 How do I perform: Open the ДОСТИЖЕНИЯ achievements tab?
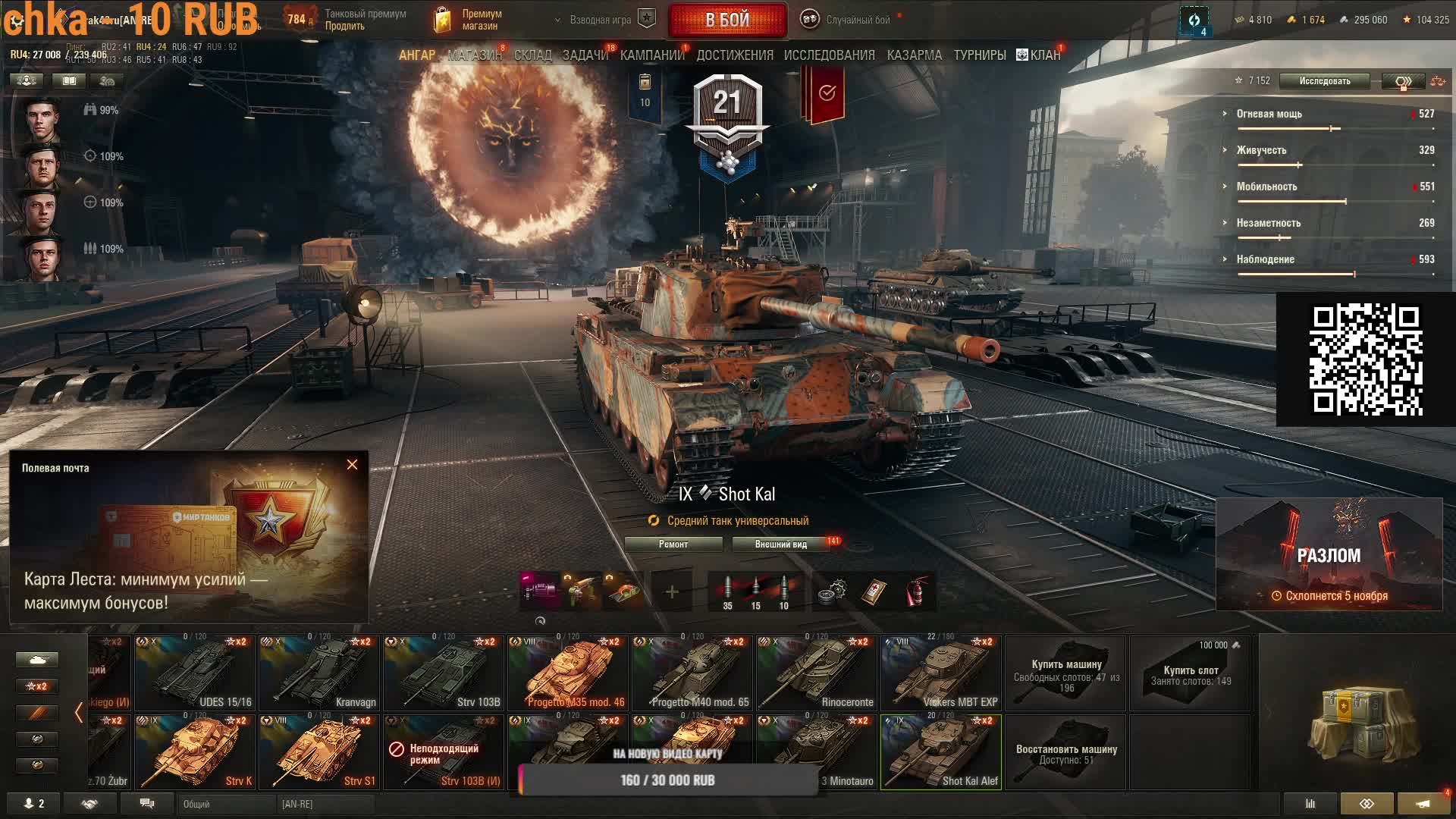click(x=734, y=55)
